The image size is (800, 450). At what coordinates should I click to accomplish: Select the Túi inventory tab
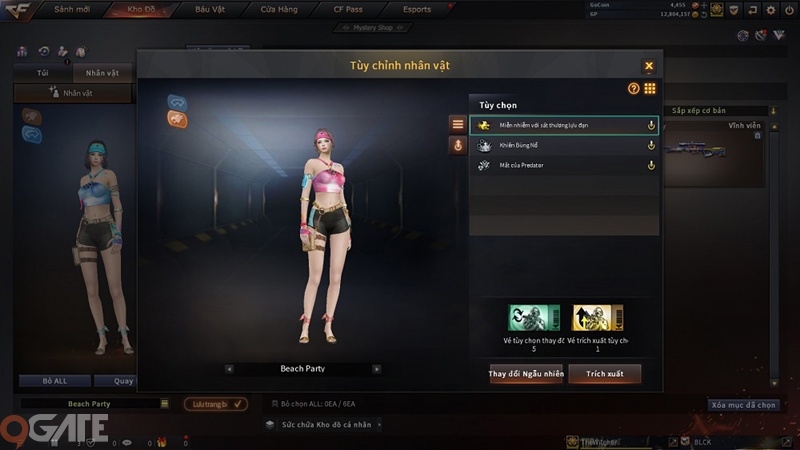click(42, 73)
